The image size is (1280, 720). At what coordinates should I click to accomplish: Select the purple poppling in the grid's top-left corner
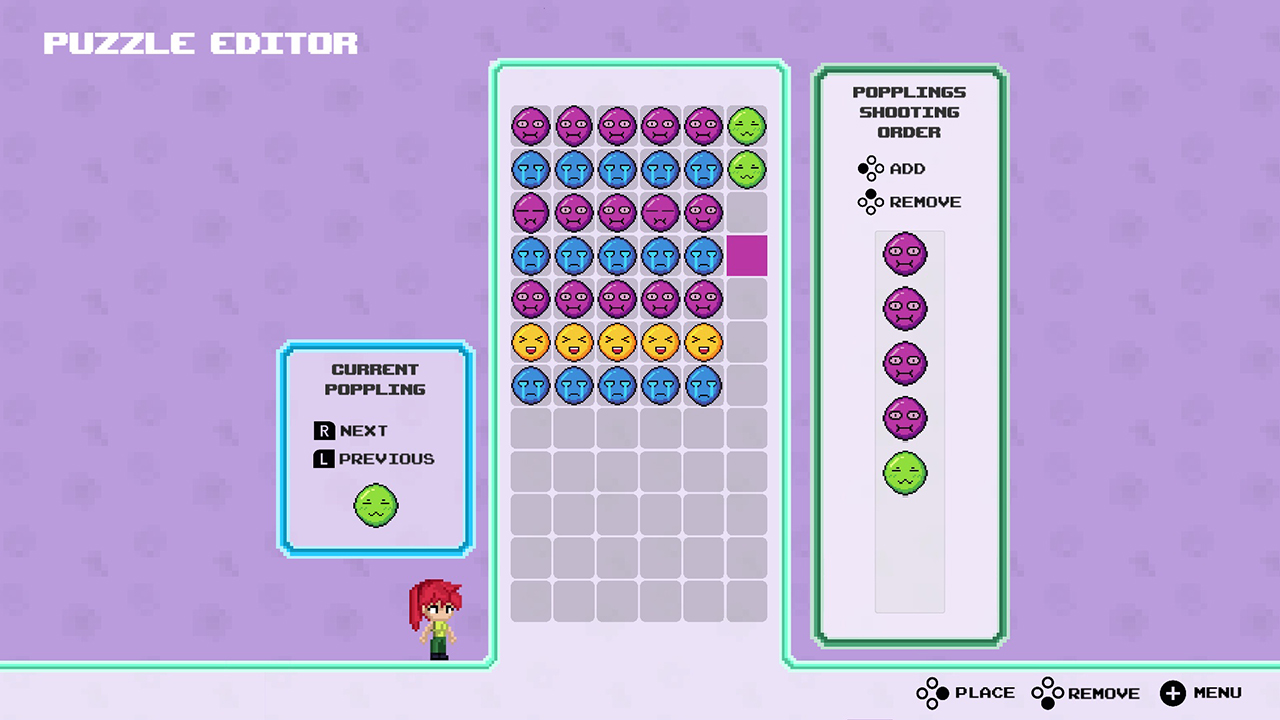[531, 125]
